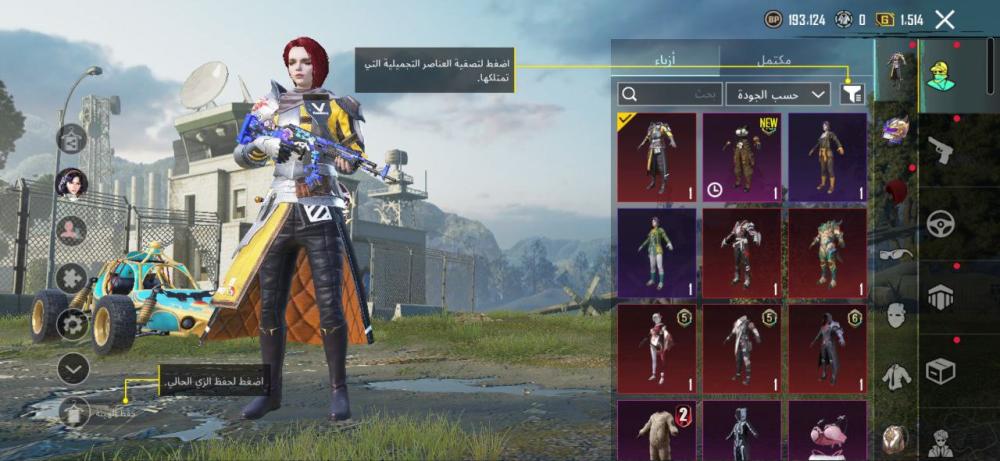Open the crate box category
This screenshot has height=461, width=1000.
pos(940,370)
